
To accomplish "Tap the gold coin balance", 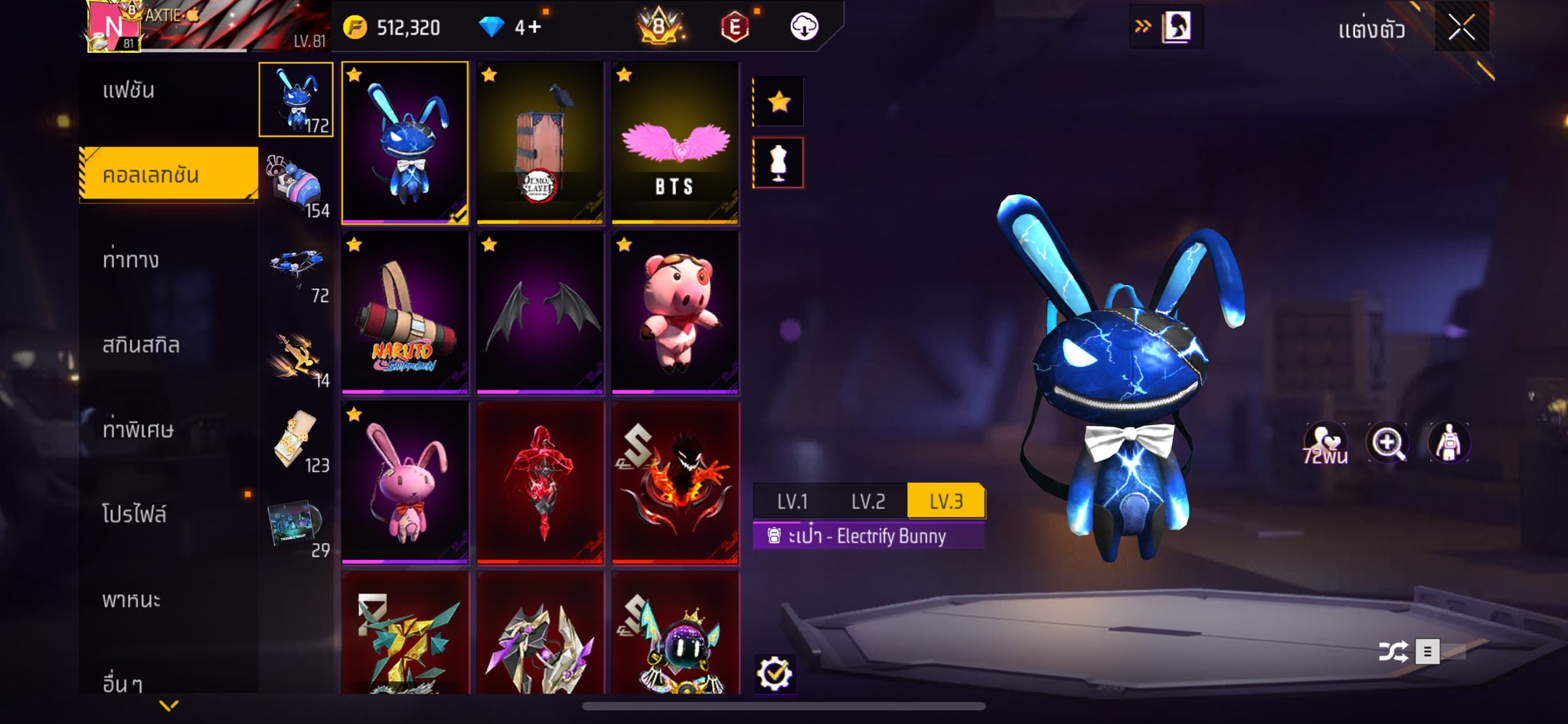I will pyautogui.click(x=392, y=28).
